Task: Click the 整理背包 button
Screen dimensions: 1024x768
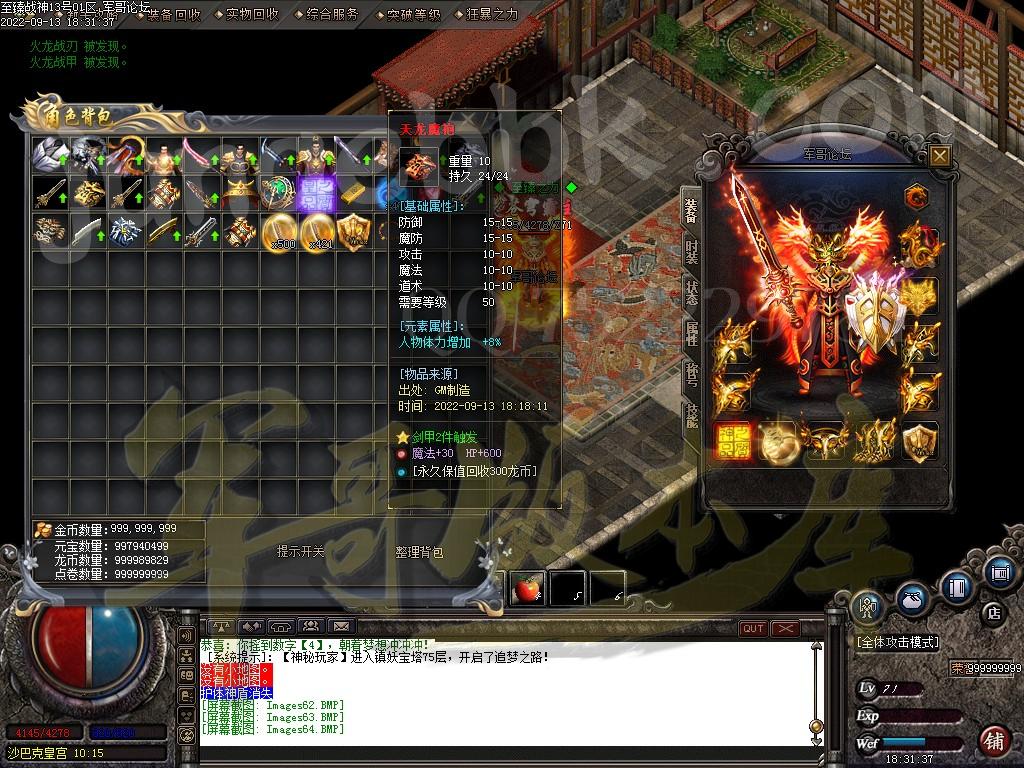Action: (x=419, y=552)
